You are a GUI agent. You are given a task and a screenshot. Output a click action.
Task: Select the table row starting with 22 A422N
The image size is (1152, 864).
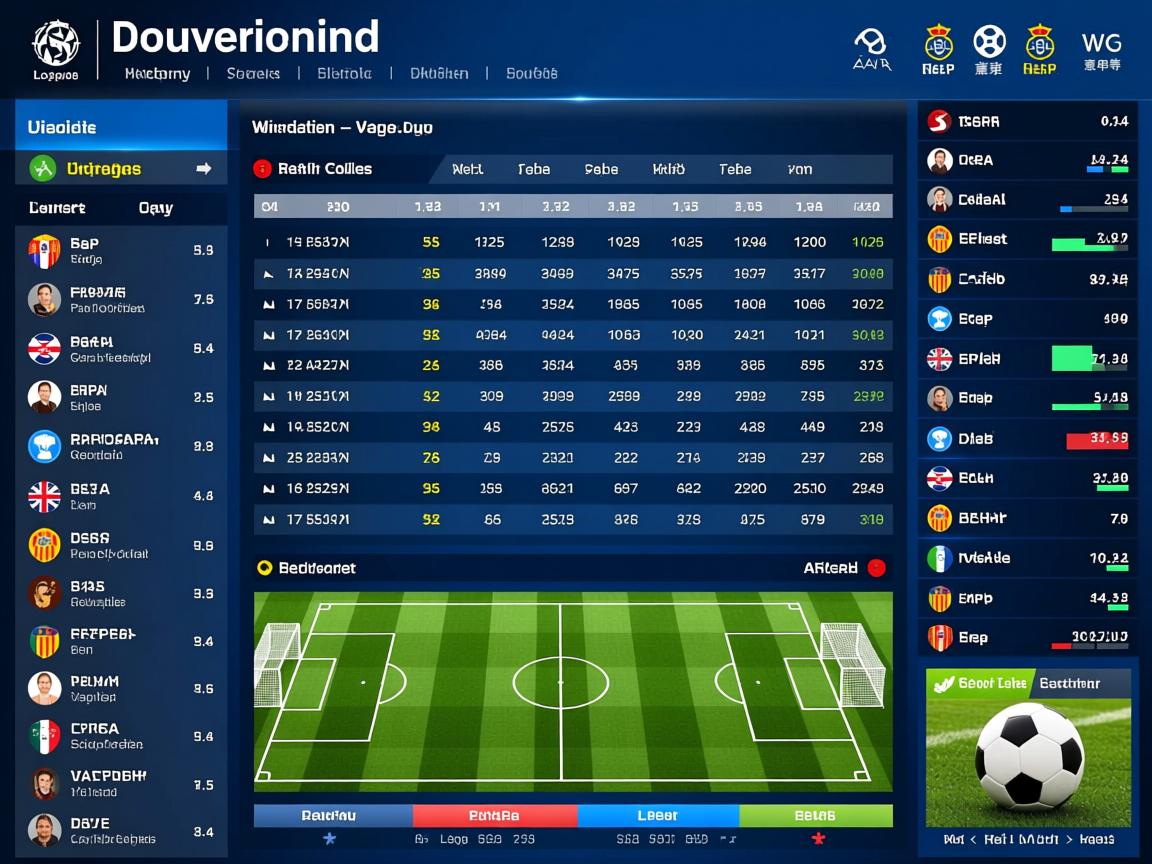click(572, 366)
